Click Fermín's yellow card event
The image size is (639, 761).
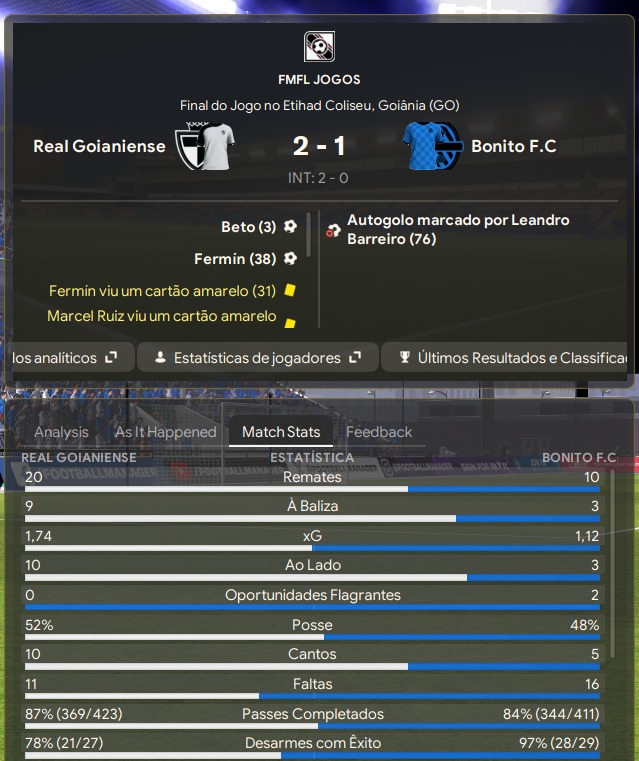[161, 291]
